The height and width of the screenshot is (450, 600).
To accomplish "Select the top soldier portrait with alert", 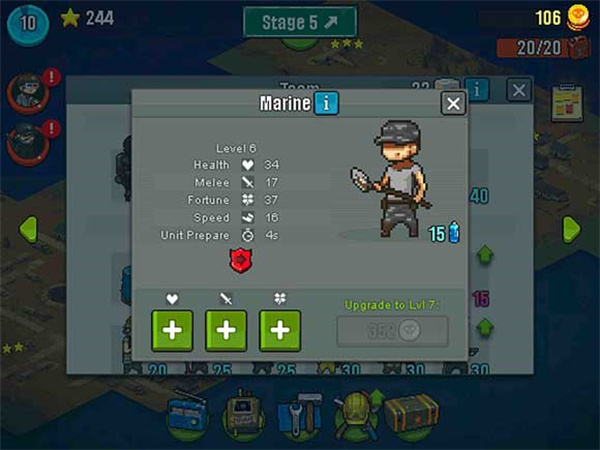I will (x=25, y=92).
